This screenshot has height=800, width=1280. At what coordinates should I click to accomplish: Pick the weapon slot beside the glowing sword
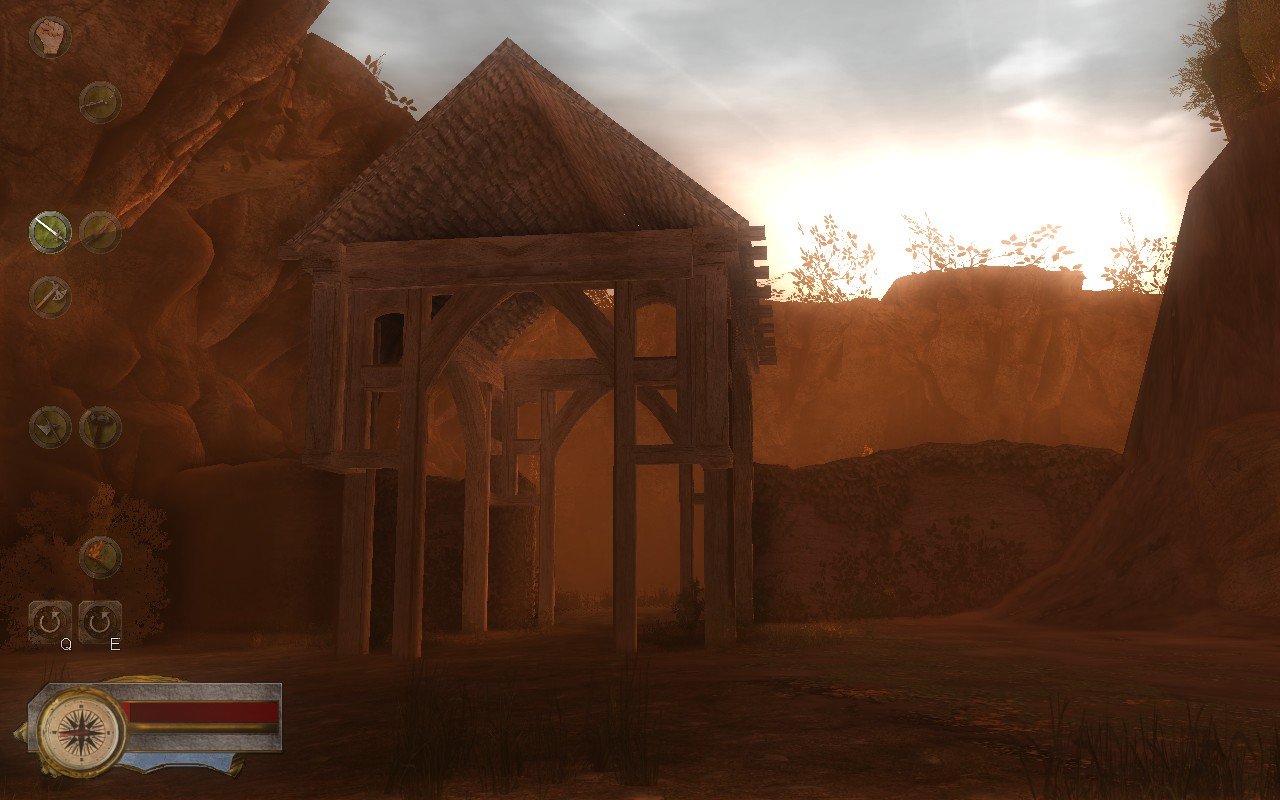tap(99, 232)
